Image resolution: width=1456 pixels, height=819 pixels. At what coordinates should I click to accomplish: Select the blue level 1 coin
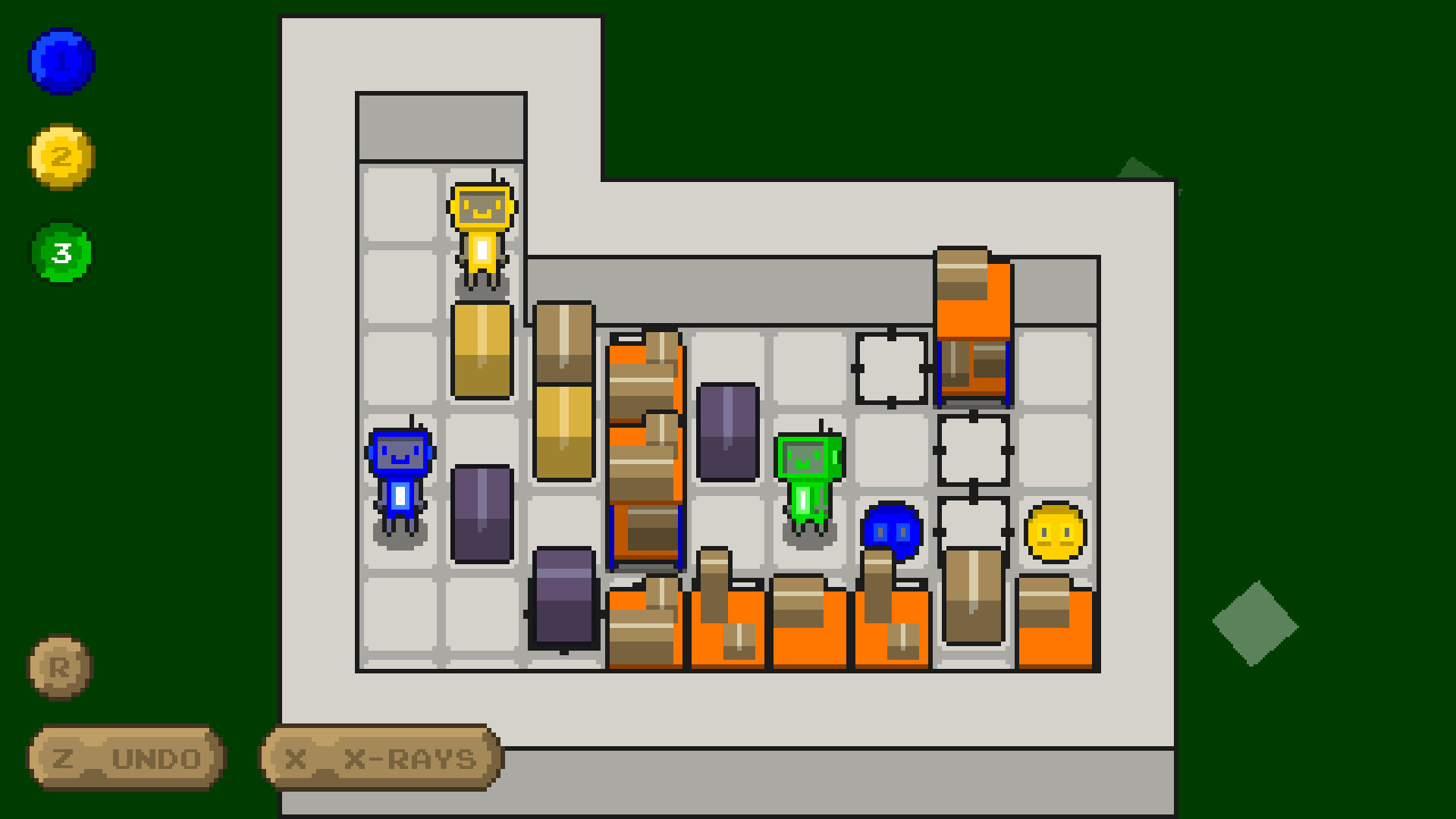pos(61,62)
